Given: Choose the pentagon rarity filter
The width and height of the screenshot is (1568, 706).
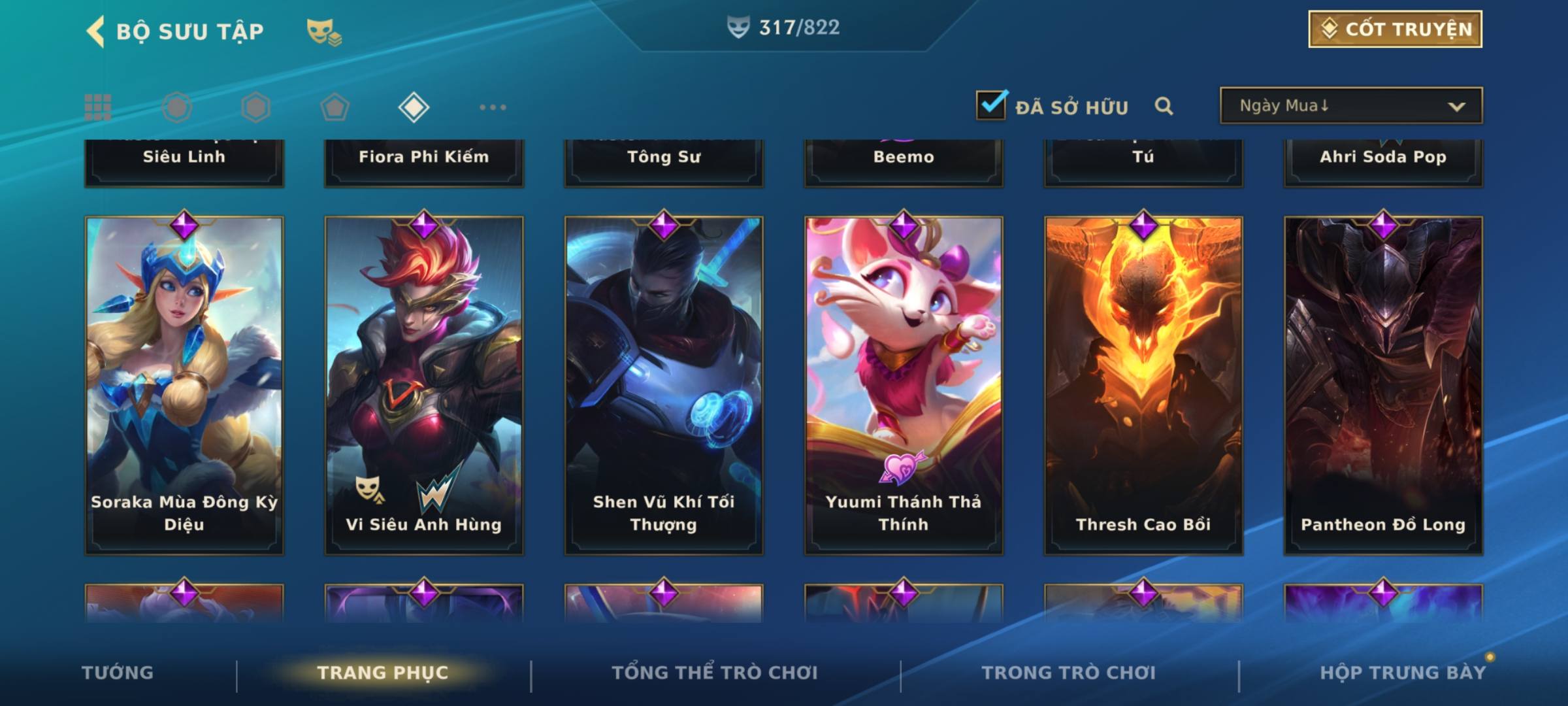Looking at the screenshot, I should click(335, 107).
